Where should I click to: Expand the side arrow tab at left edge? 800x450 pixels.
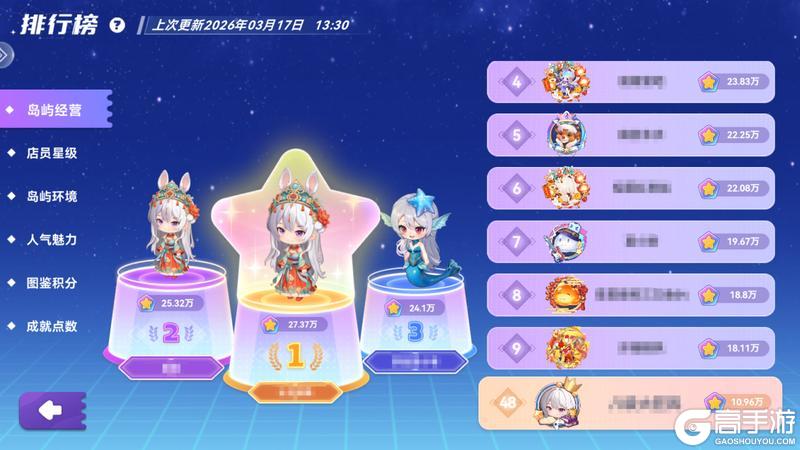point(7,55)
